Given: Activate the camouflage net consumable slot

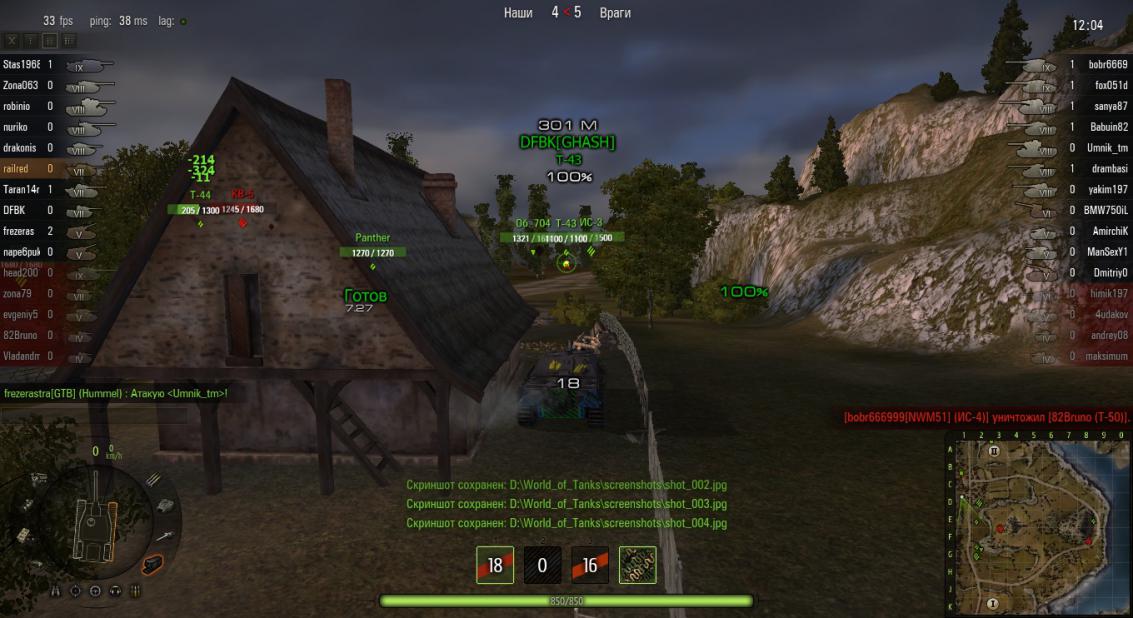Looking at the screenshot, I should (x=638, y=565).
